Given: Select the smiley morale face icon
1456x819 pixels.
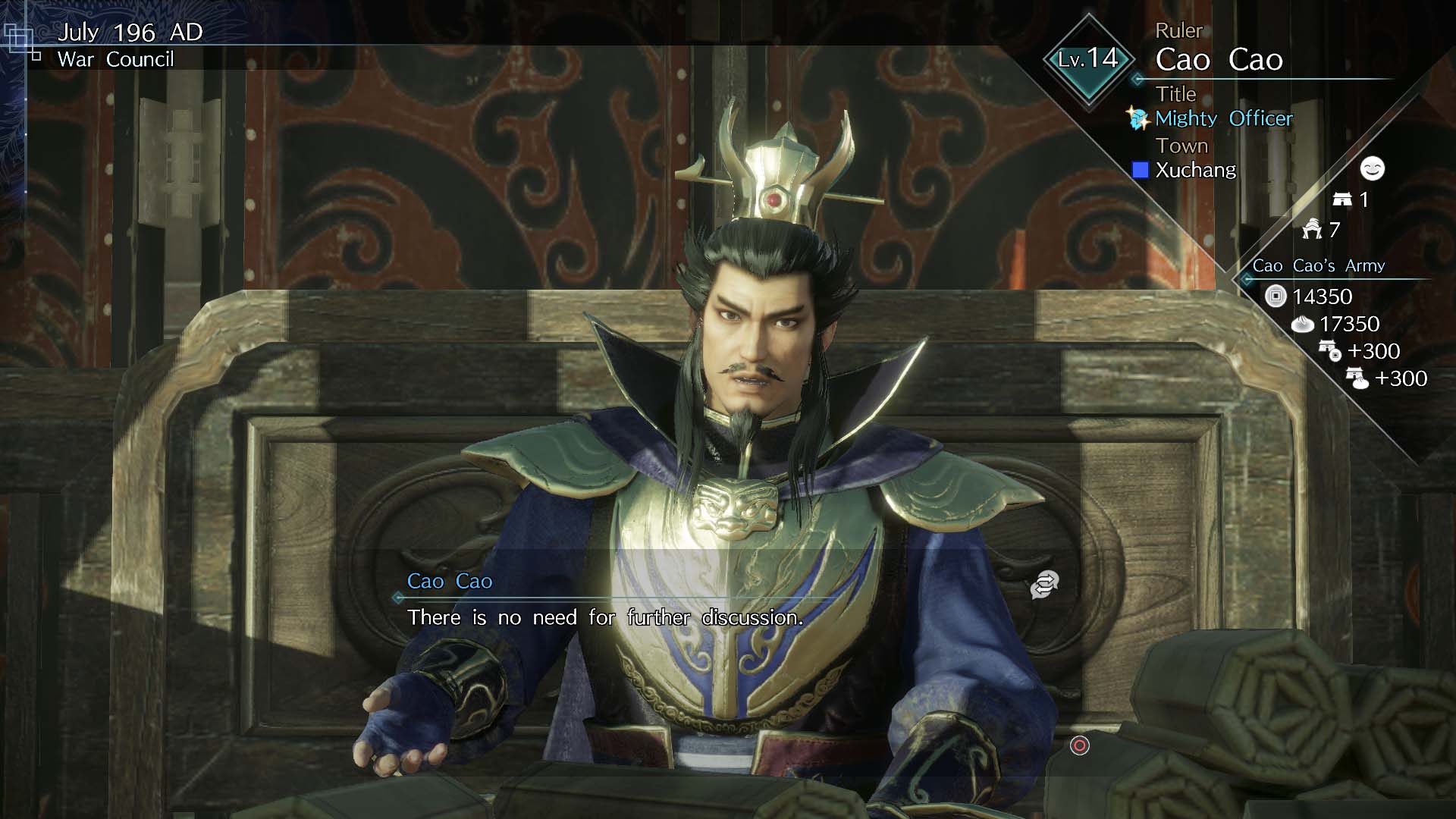Looking at the screenshot, I should point(1373,170).
